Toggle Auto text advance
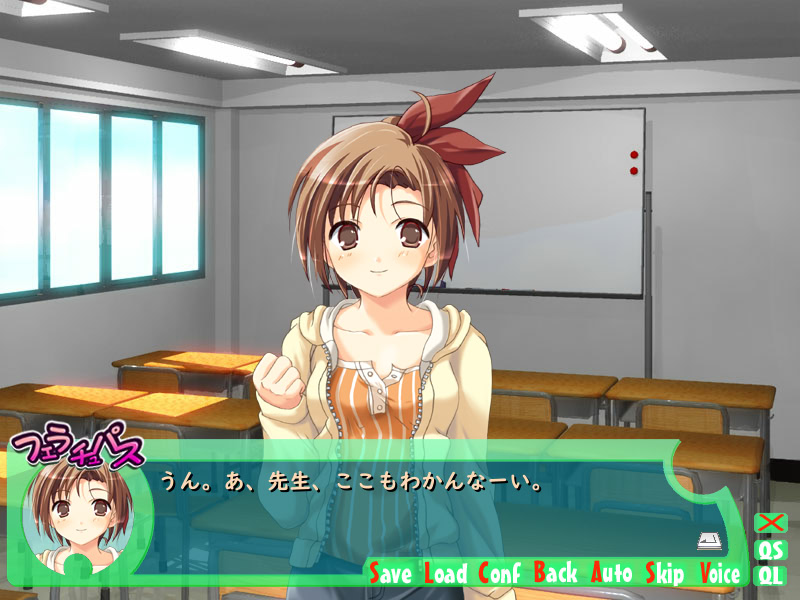 click(612, 573)
